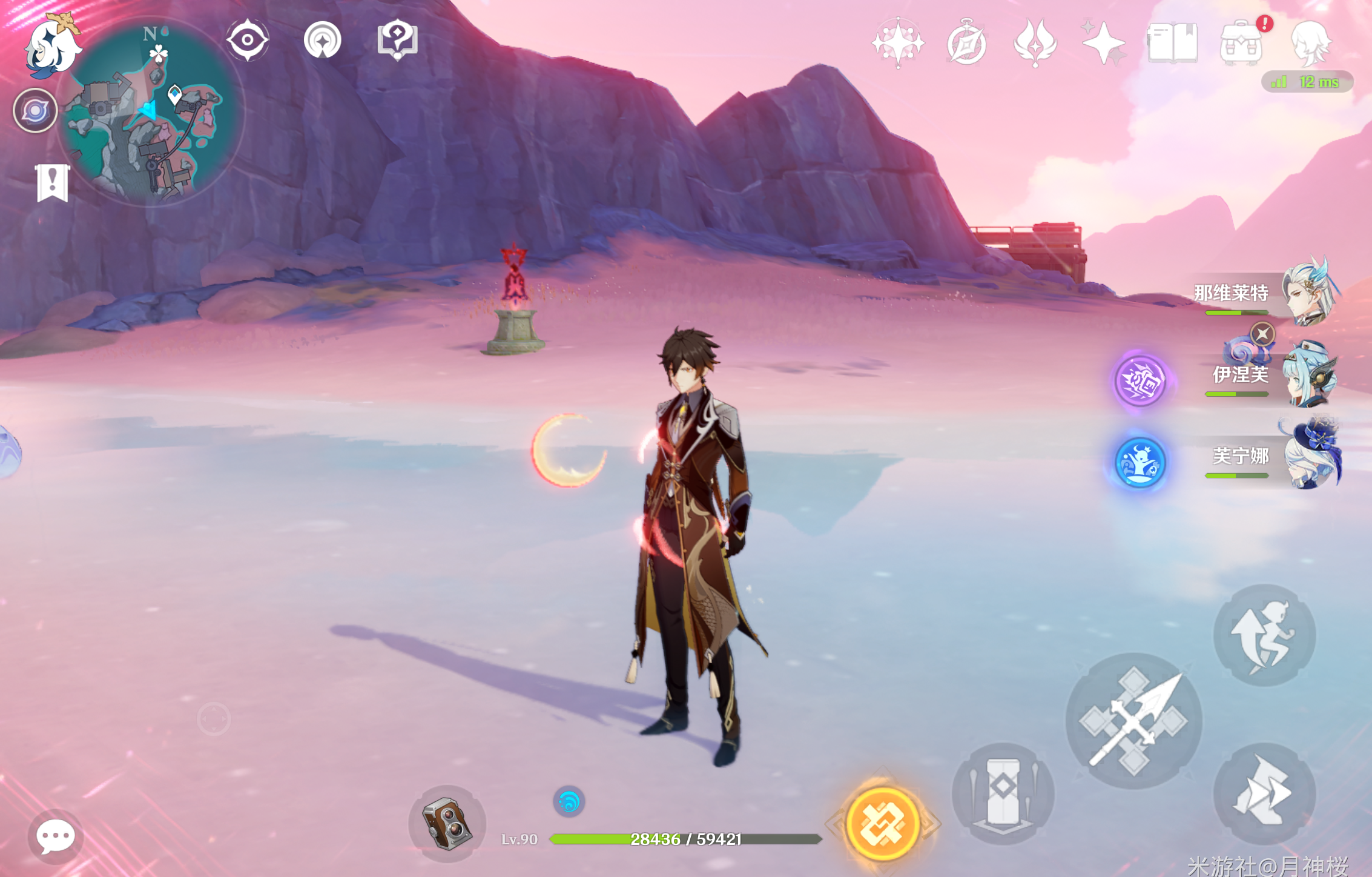Open the battle pass flame icon
Viewport: 1372px width, 877px height.
(1035, 42)
